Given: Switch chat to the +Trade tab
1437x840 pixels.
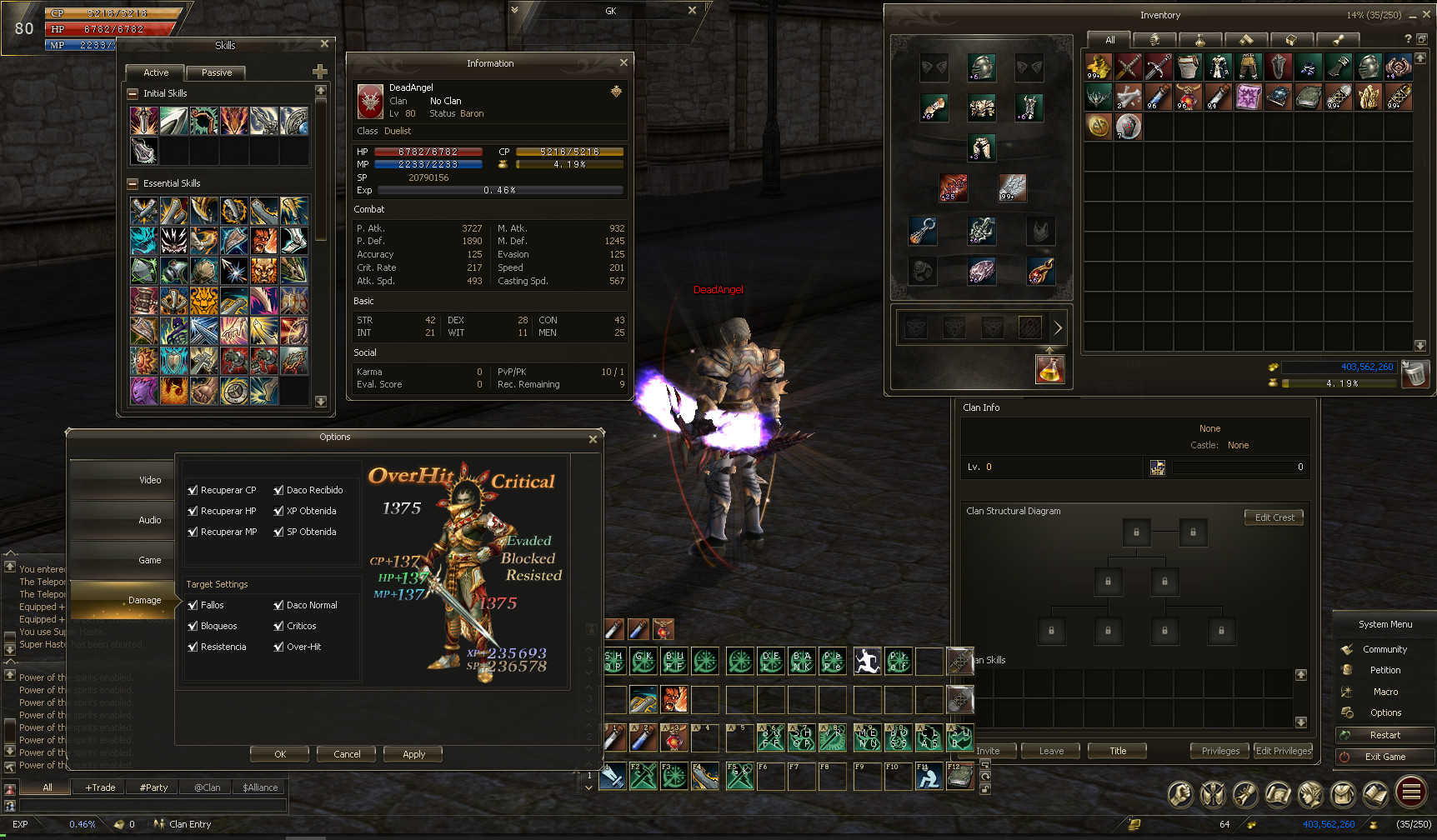Looking at the screenshot, I should [101, 787].
